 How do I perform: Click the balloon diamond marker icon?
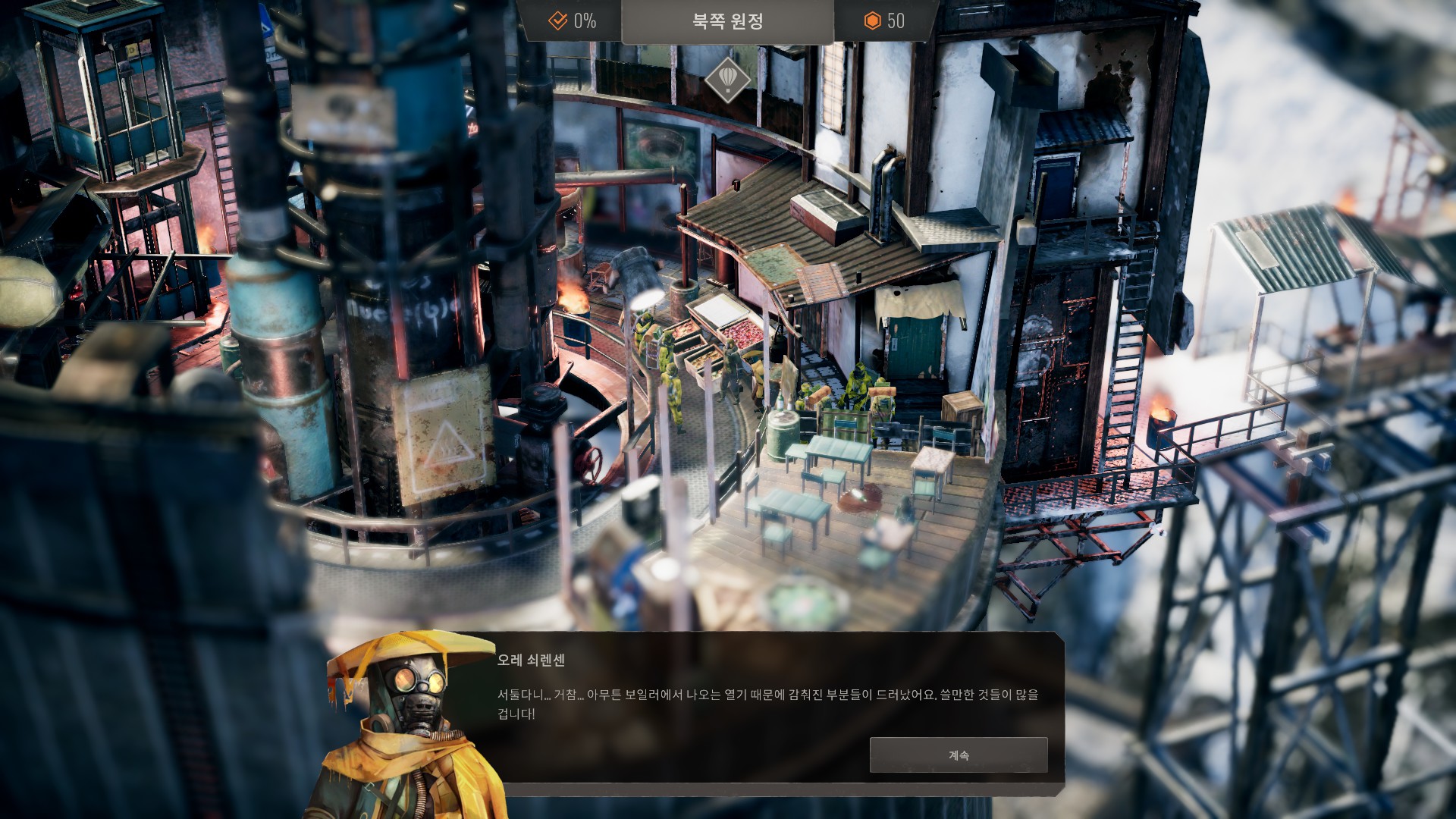727,80
